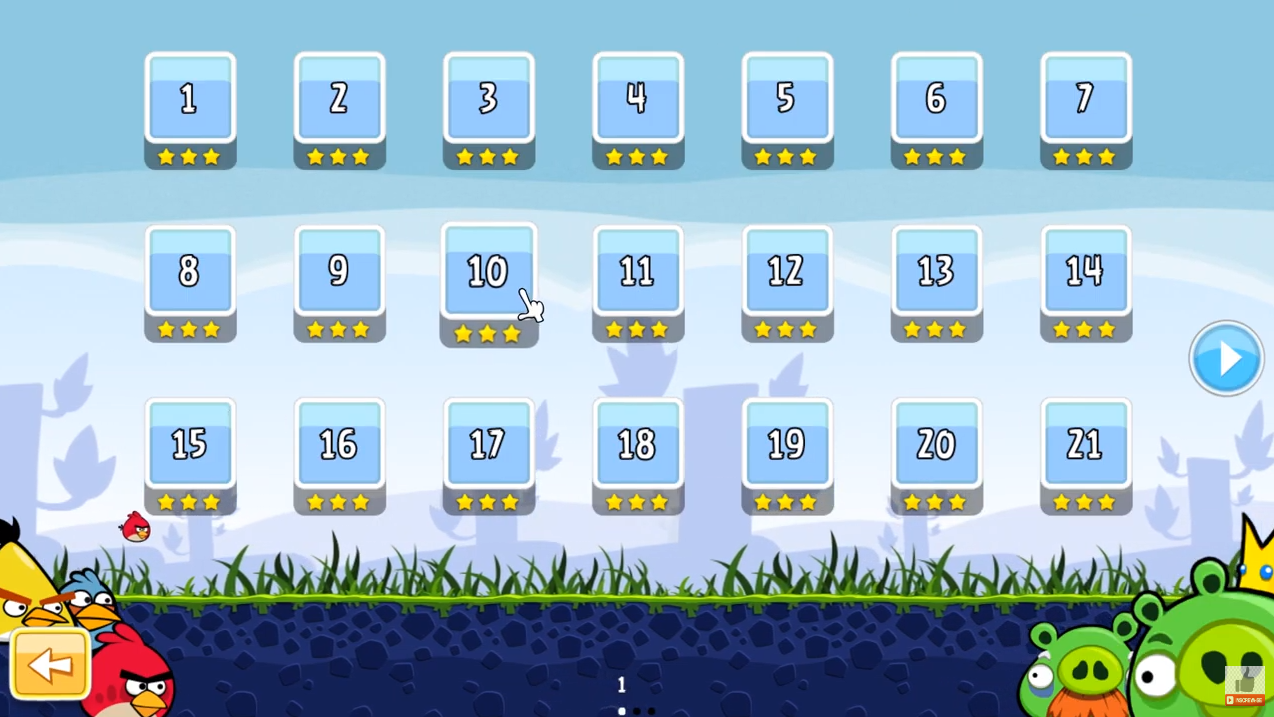Go to next page of levels

click(1226, 358)
